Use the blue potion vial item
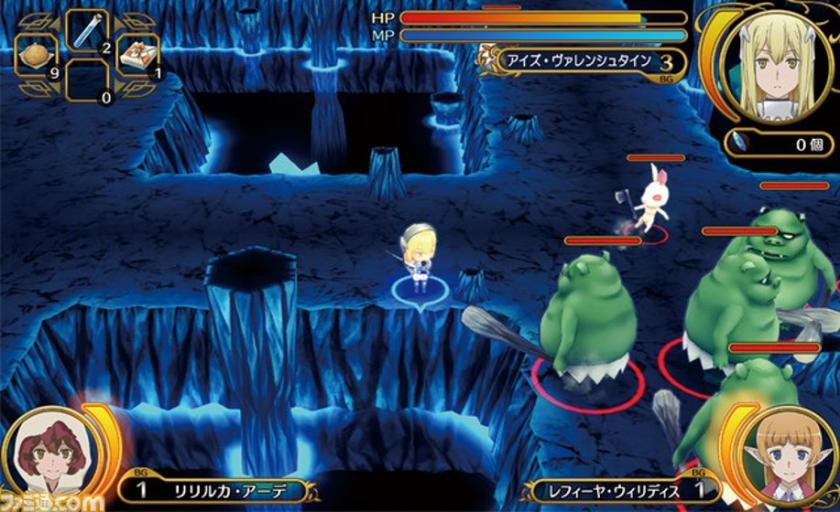The width and height of the screenshot is (840, 512). (x=87, y=31)
